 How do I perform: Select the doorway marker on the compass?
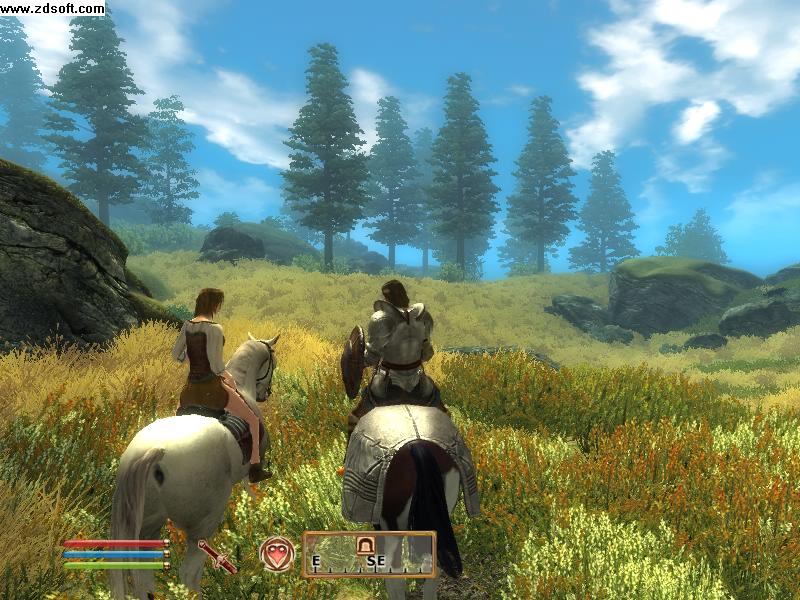coord(366,545)
